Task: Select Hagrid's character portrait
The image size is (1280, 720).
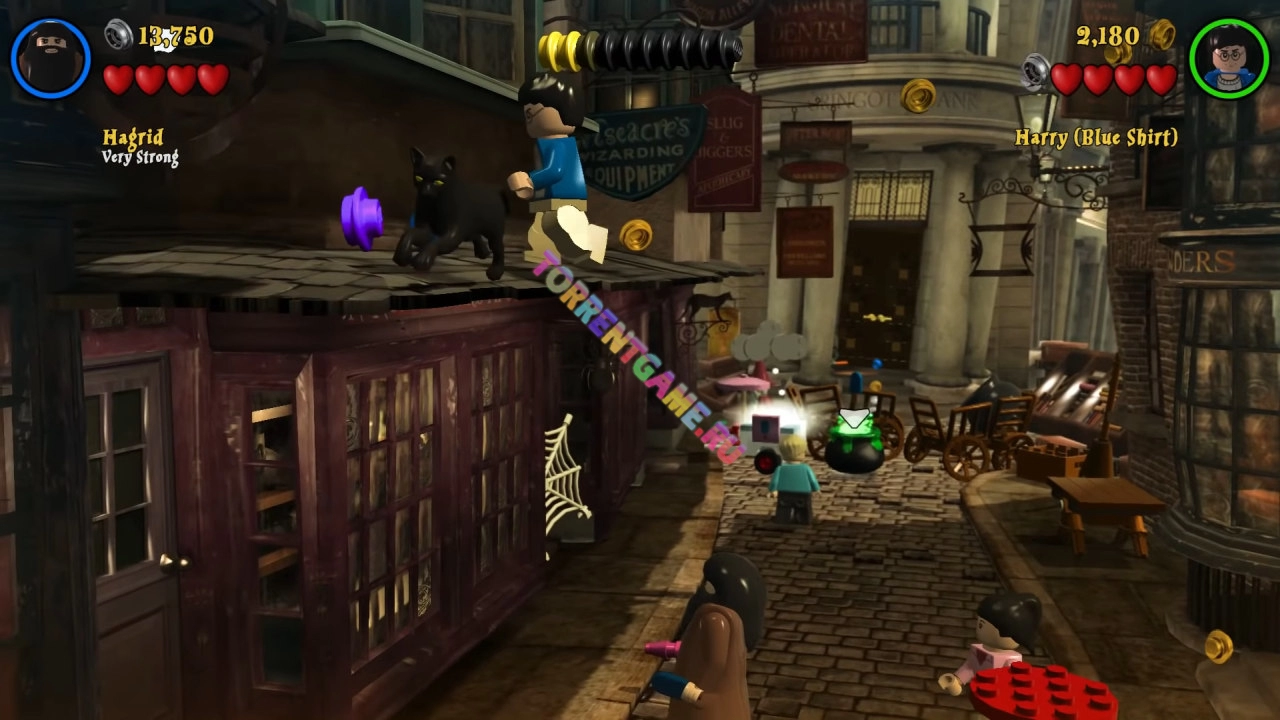Action: click(51, 58)
